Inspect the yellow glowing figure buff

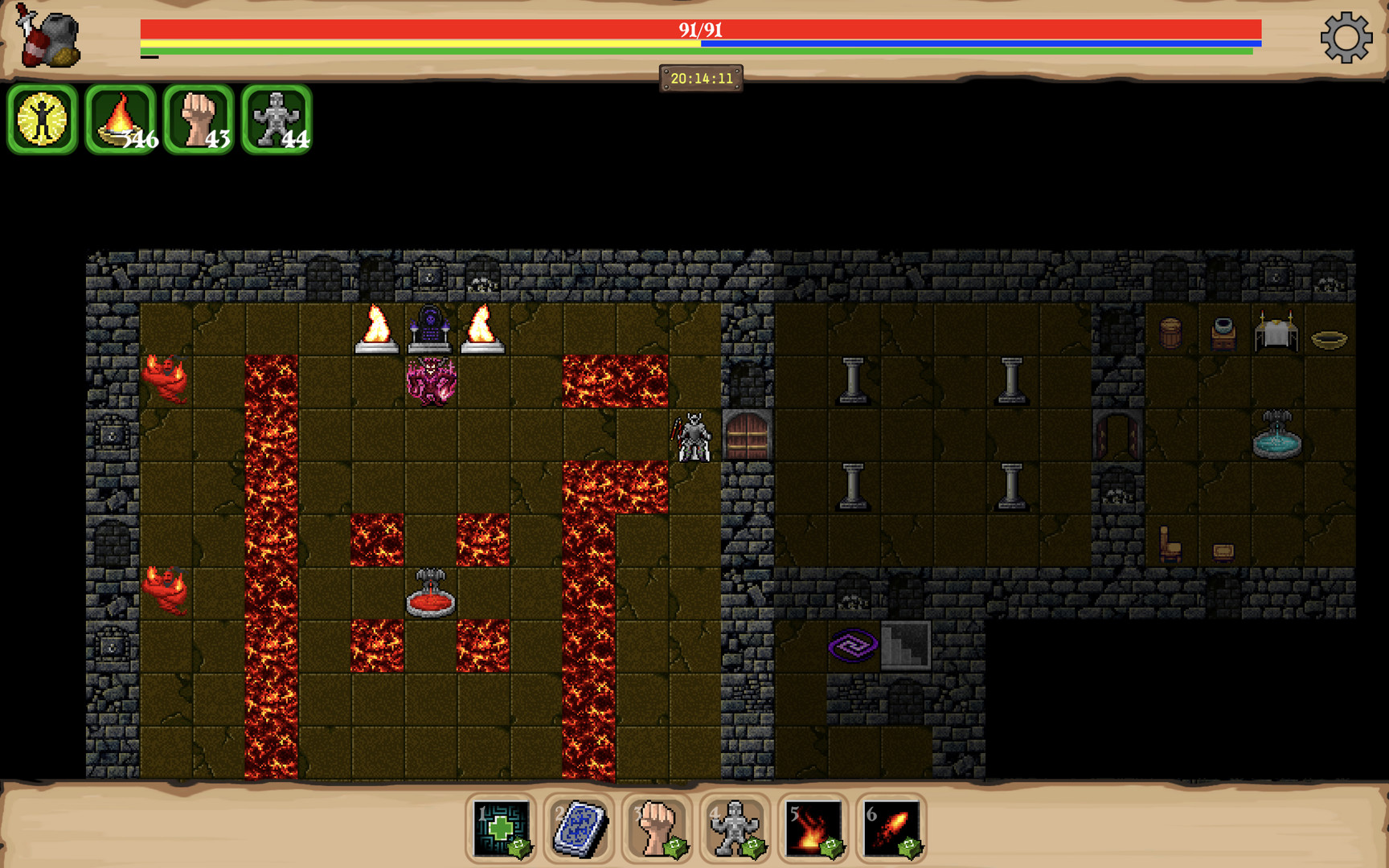tap(43, 120)
